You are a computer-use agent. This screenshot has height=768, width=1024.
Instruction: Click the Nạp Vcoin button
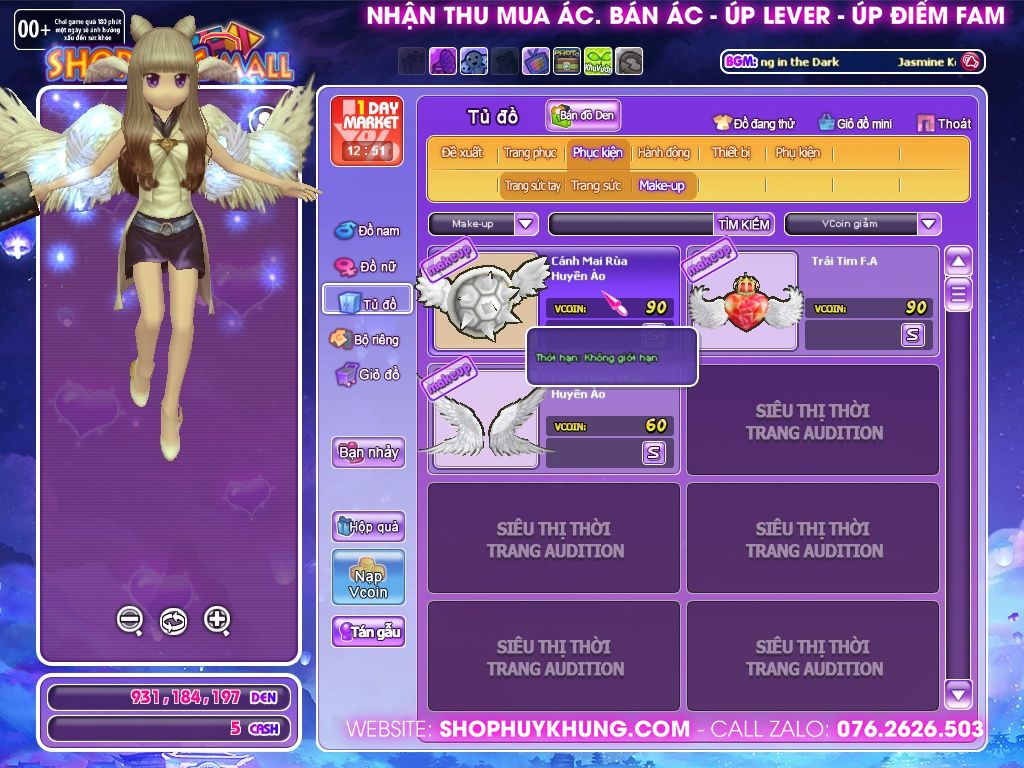pos(368,577)
